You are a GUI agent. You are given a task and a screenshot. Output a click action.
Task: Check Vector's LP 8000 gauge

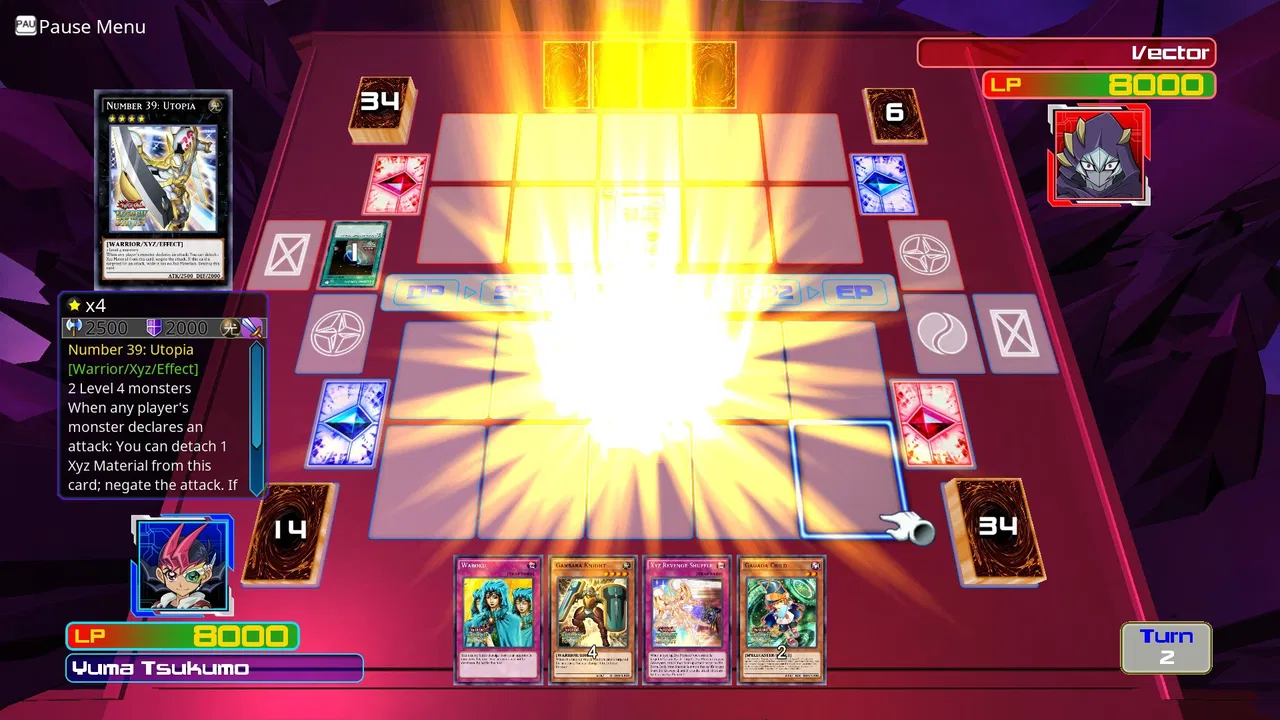point(1099,86)
